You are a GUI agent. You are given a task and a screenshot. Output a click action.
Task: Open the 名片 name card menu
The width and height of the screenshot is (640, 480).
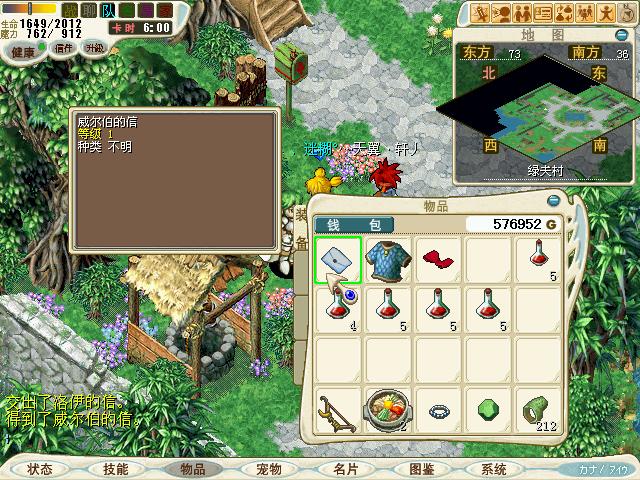coord(345,468)
